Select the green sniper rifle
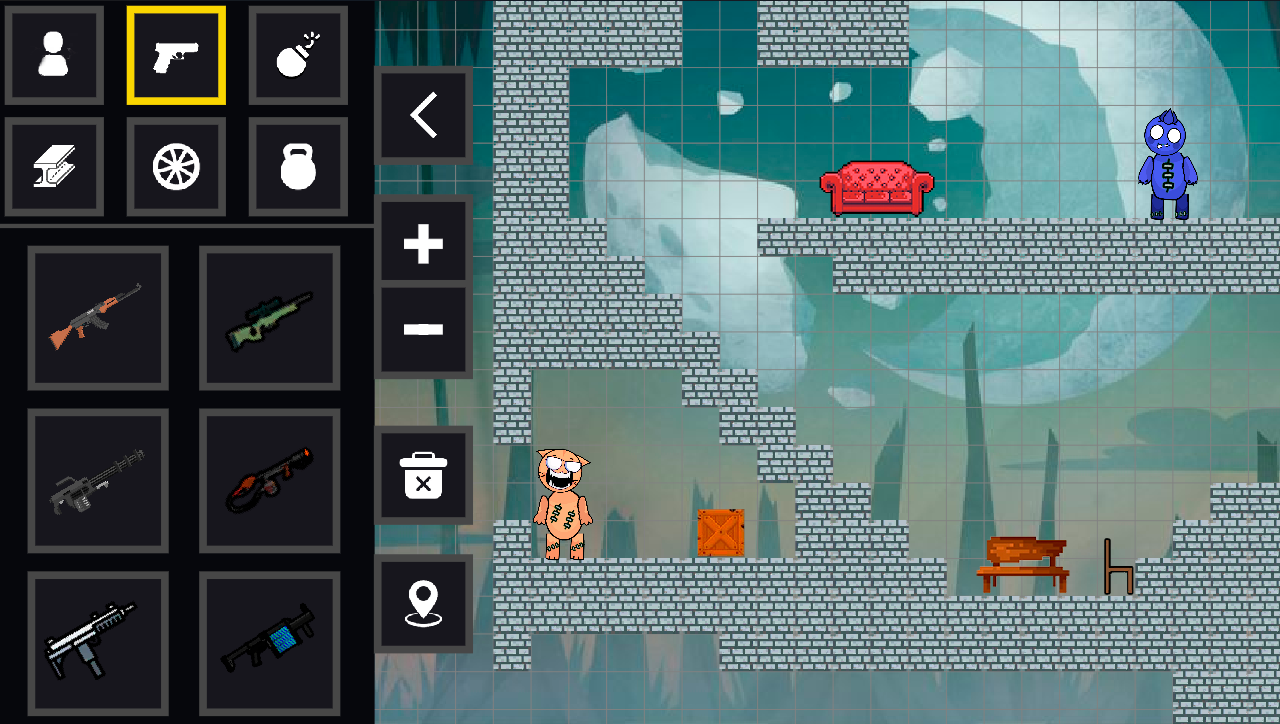Screen dimensions: 1280x724 coord(268,318)
